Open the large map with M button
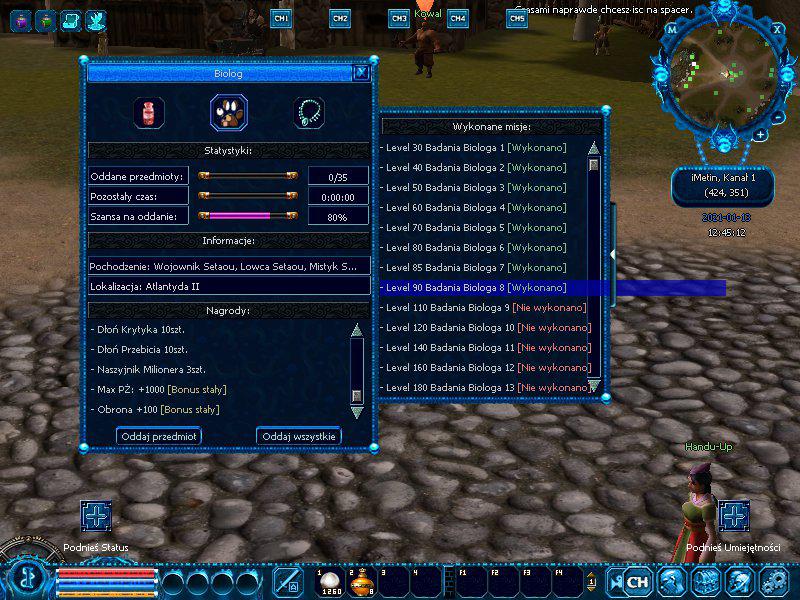 672,30
